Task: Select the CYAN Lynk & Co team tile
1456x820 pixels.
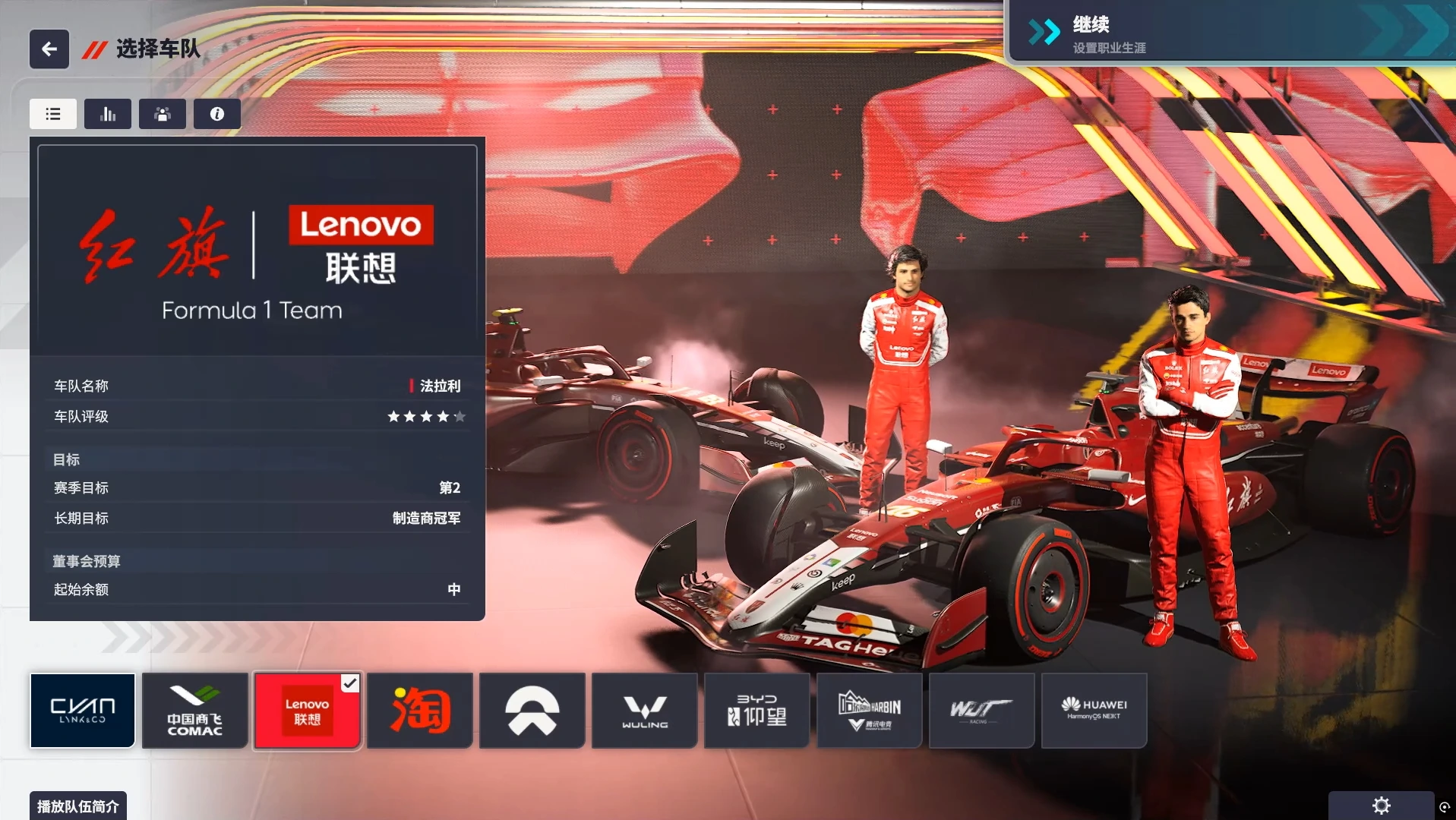Action: pos(83,711)
